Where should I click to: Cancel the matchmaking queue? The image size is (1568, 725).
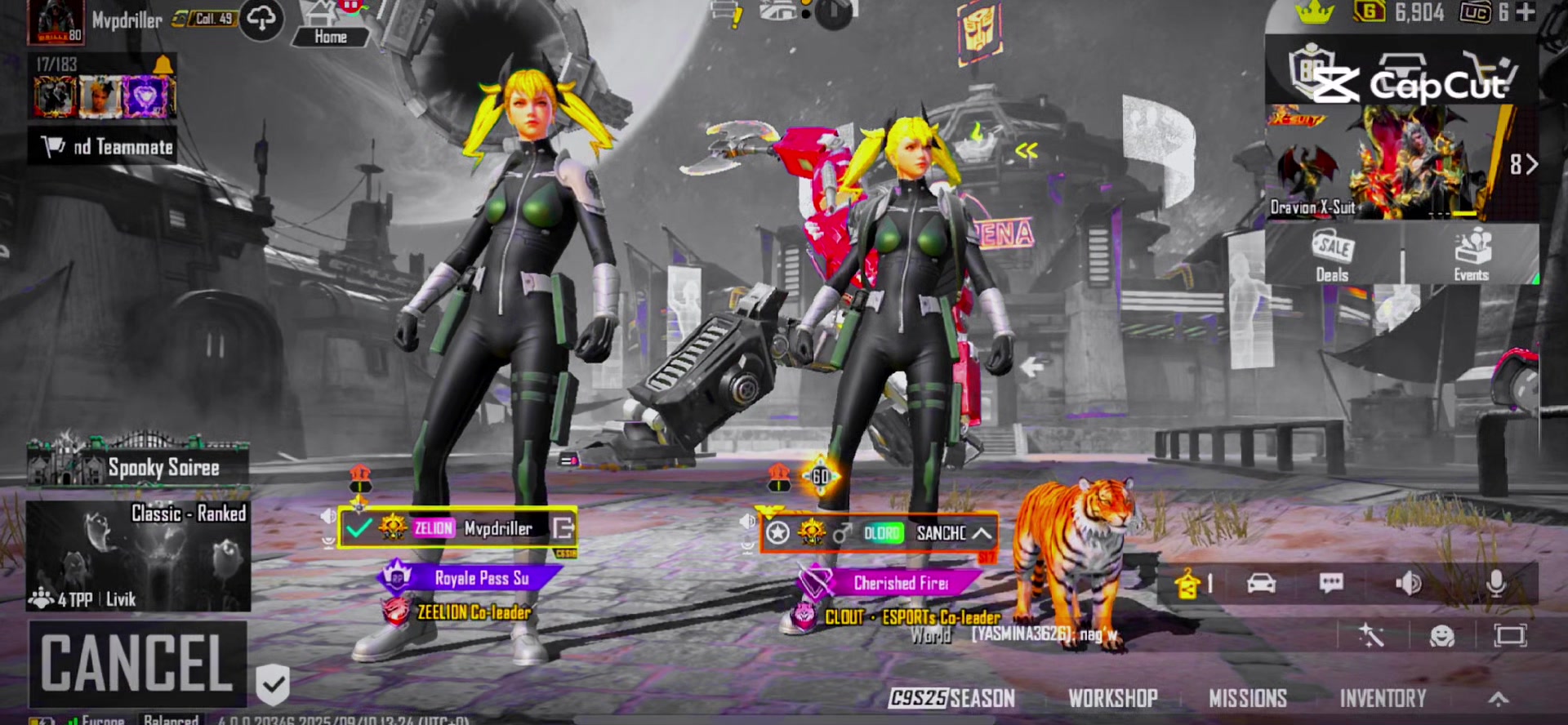tap(137, 663)
